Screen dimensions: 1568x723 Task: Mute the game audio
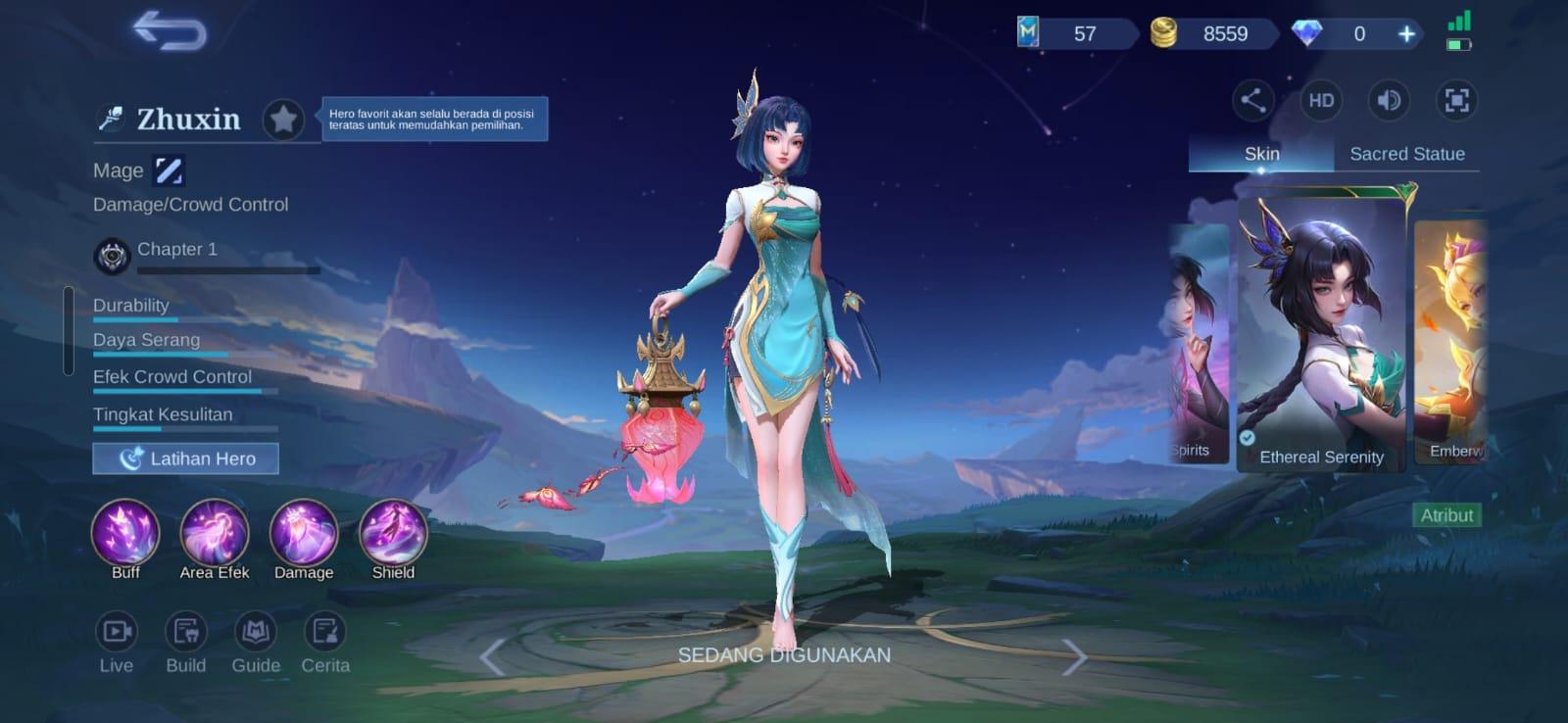[x=1389, y=101]
